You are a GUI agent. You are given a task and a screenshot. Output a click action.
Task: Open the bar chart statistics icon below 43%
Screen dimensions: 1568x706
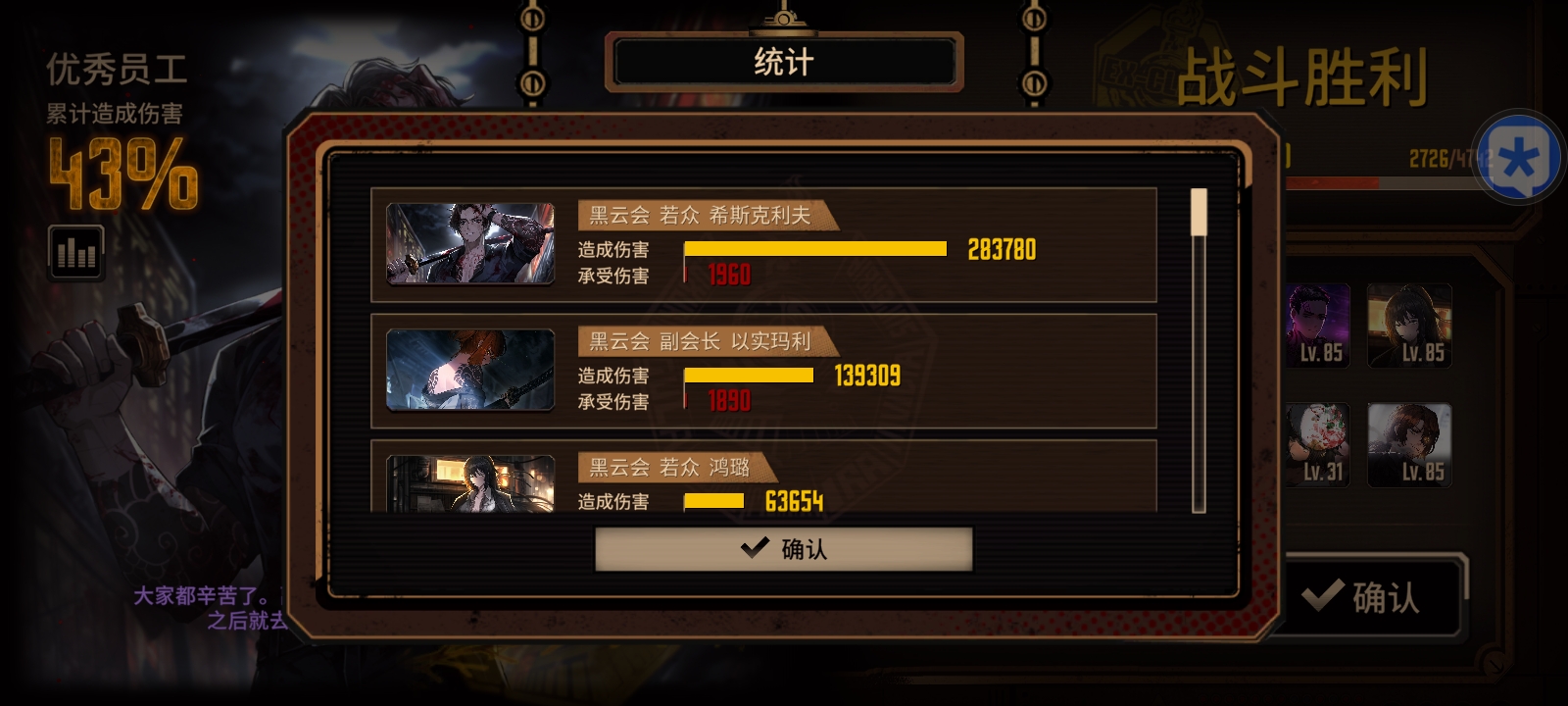(75, 252)
